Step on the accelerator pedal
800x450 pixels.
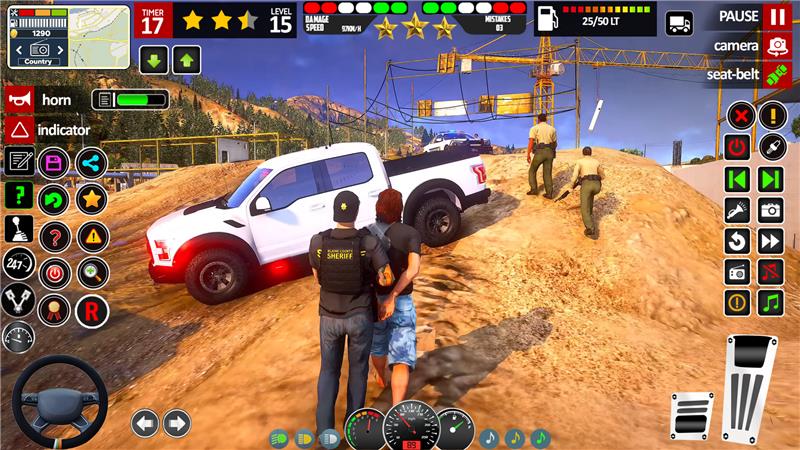(x=749, y=392)
